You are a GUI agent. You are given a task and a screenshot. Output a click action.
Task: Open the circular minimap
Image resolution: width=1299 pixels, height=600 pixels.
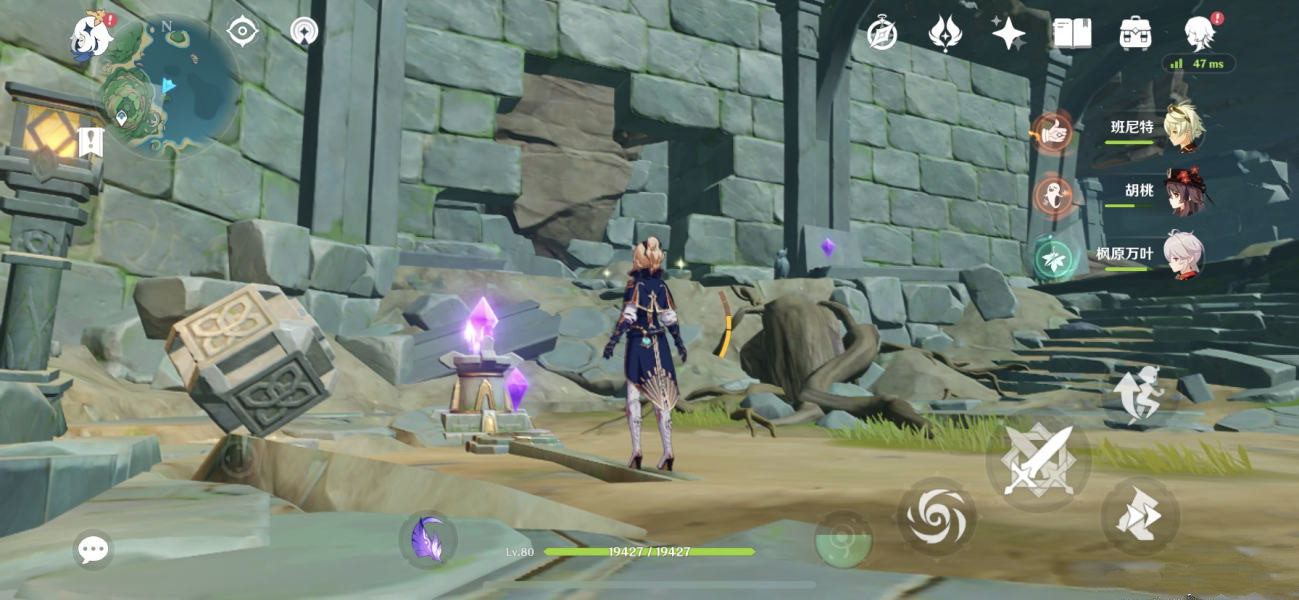tap(168, 88)
